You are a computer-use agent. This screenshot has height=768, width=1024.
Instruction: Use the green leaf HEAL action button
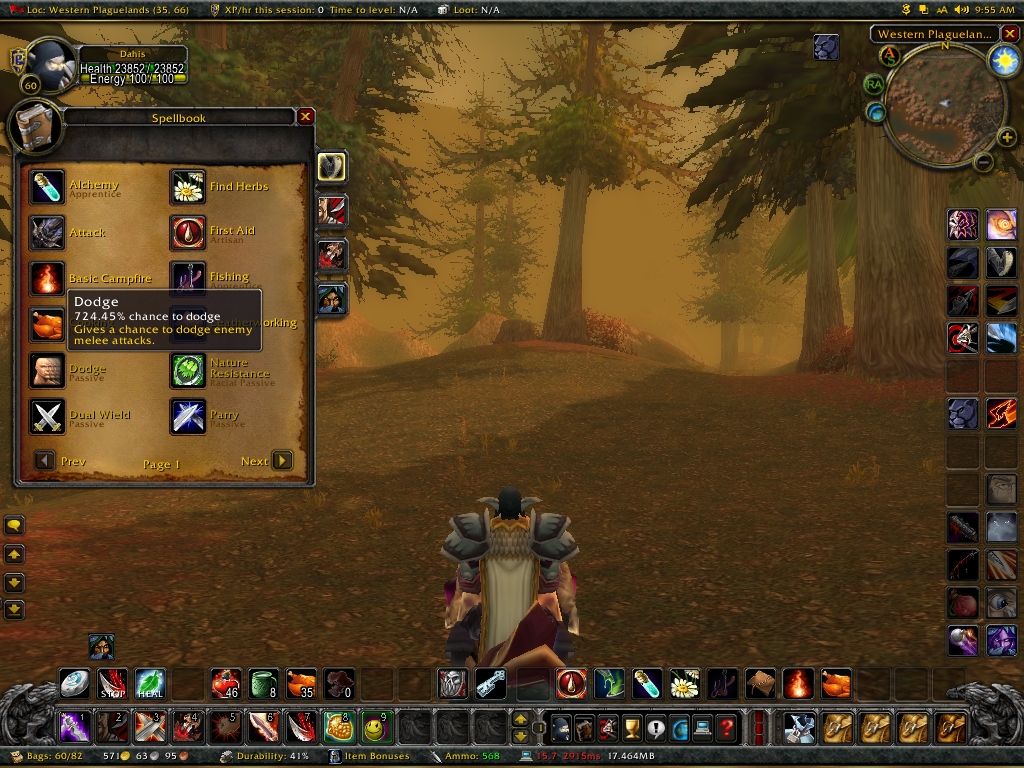click(150, 684)
